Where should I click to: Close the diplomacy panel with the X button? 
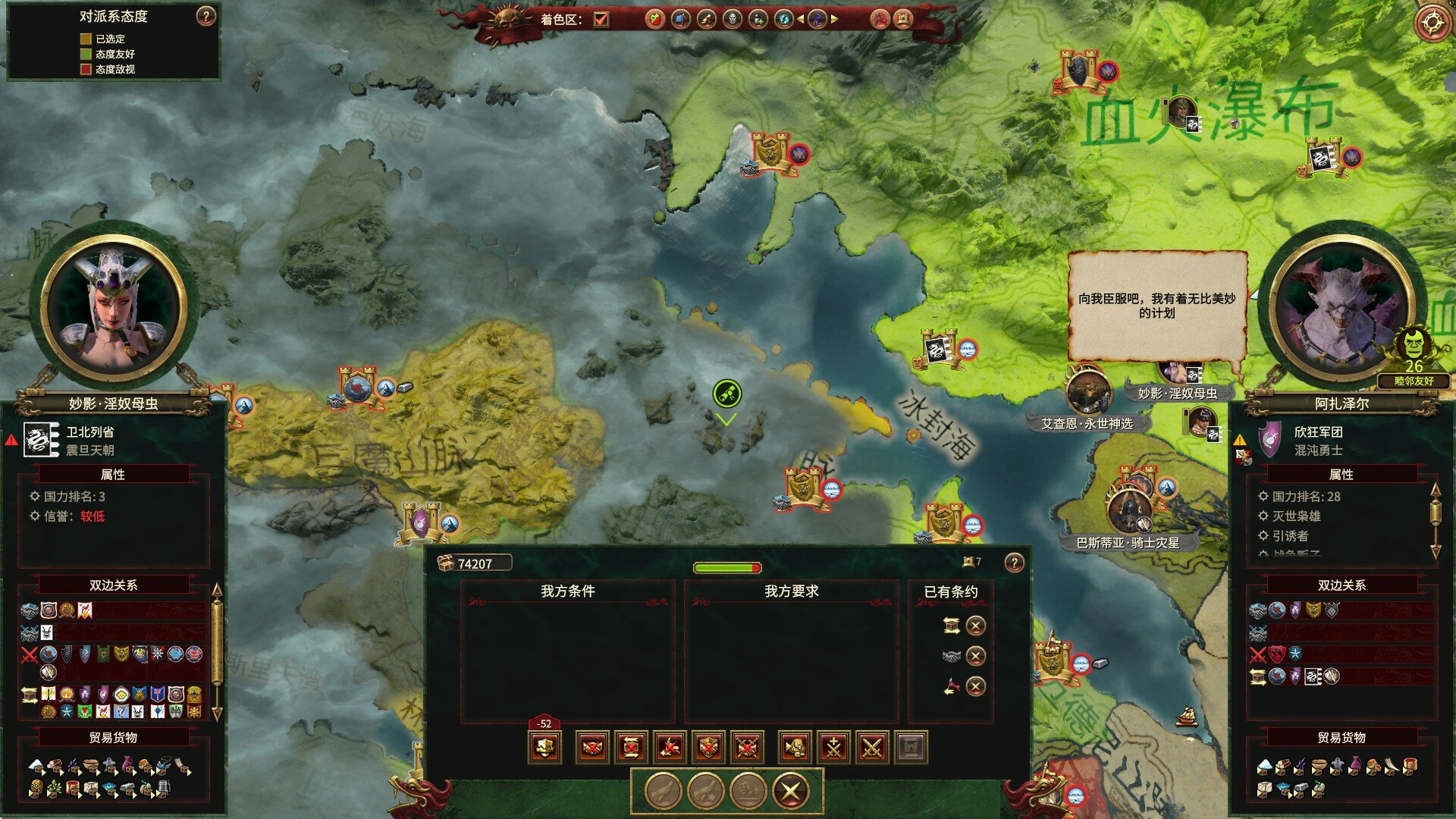coord(790,792)
